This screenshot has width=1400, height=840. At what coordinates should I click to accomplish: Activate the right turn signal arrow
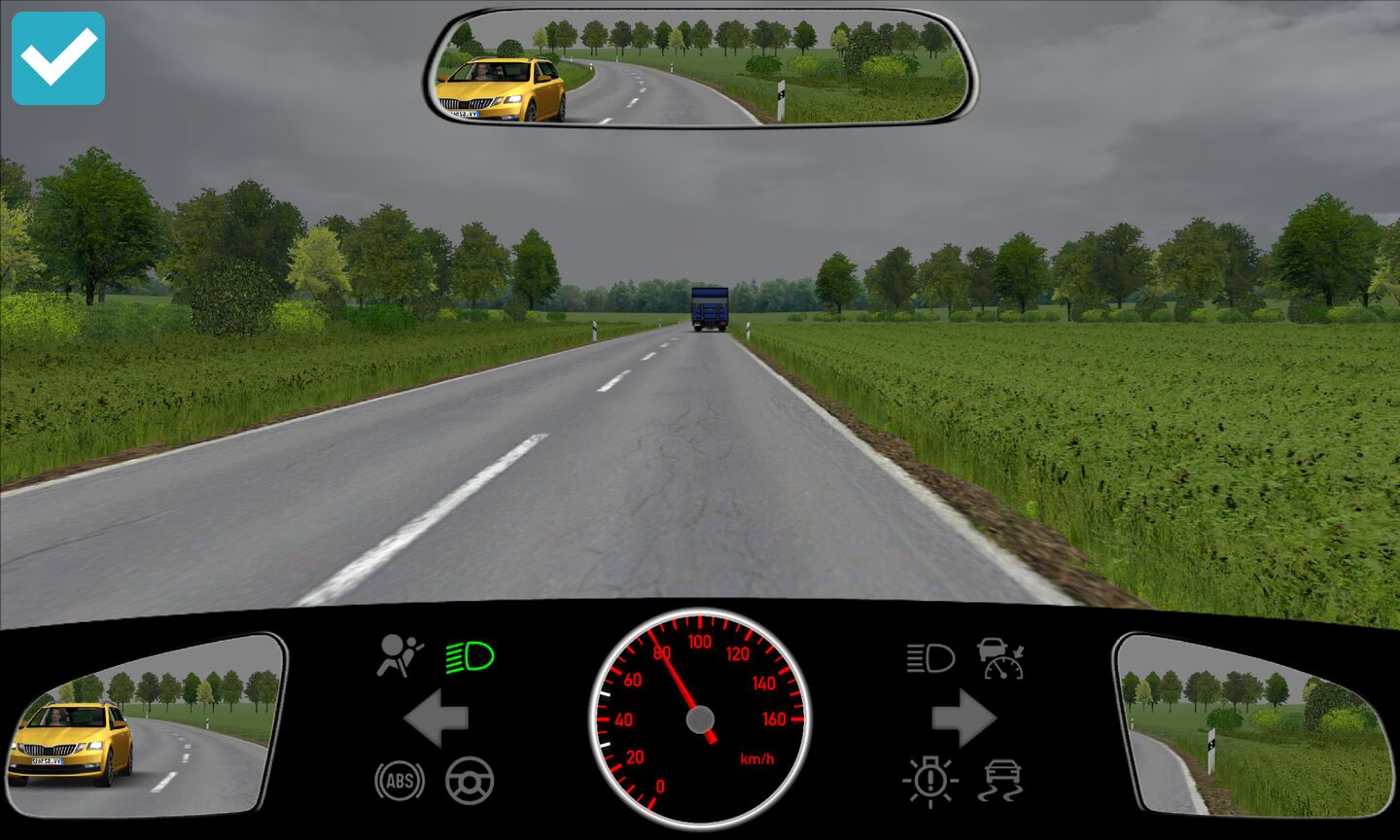pyautogui.click(x=963, y=718)
